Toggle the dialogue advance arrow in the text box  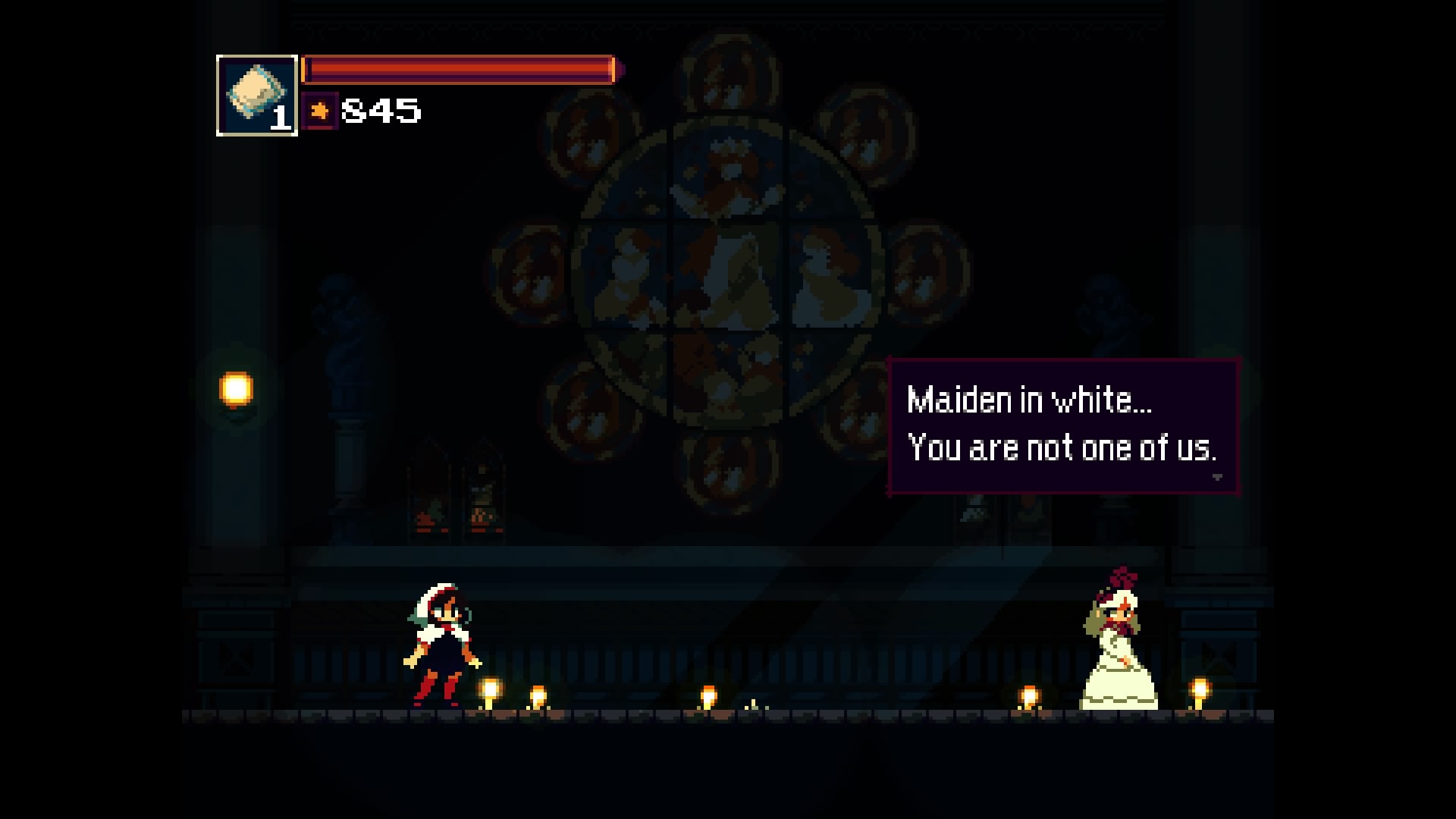point(1219,478)
